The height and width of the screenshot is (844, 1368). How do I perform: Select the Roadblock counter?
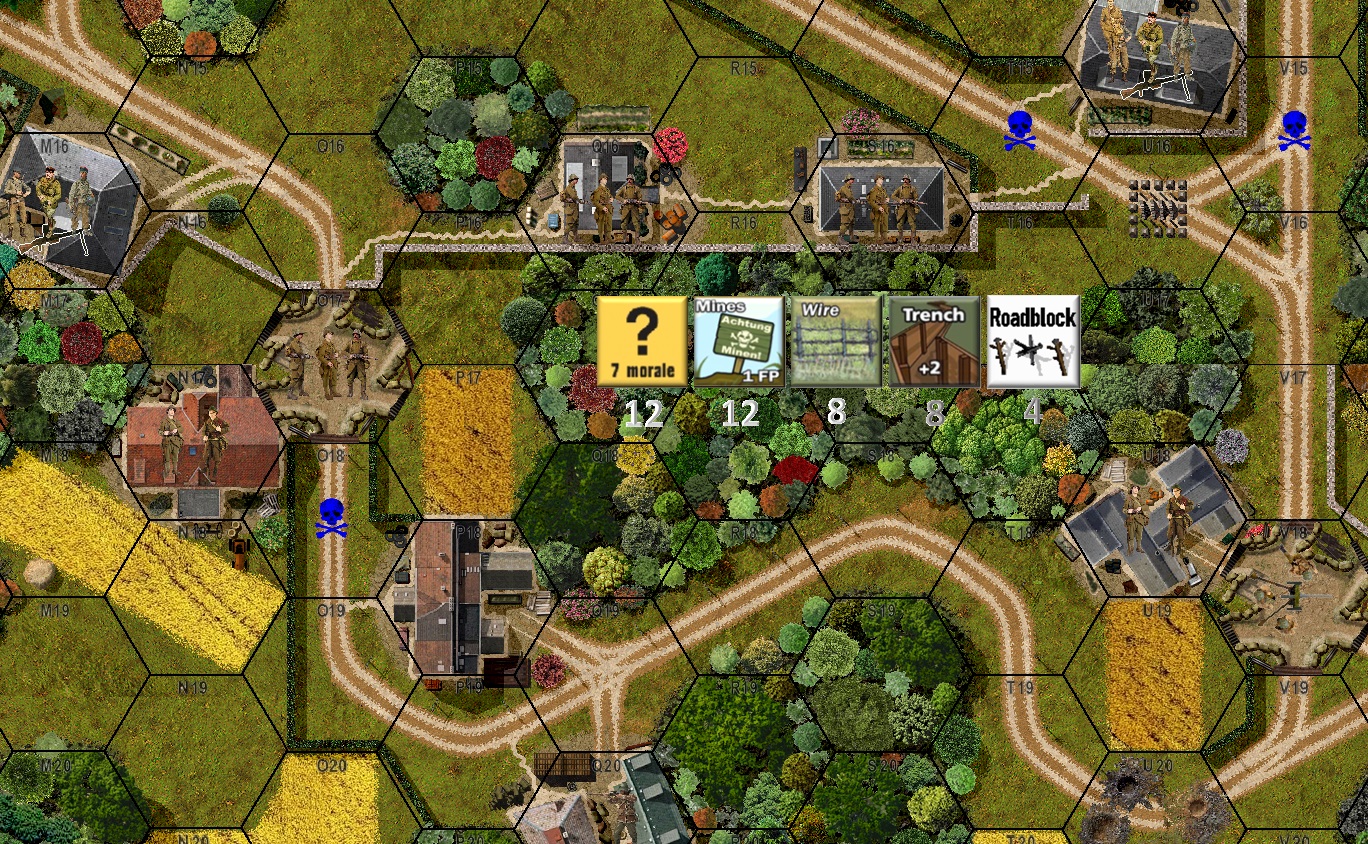[x=1031, y=342]
